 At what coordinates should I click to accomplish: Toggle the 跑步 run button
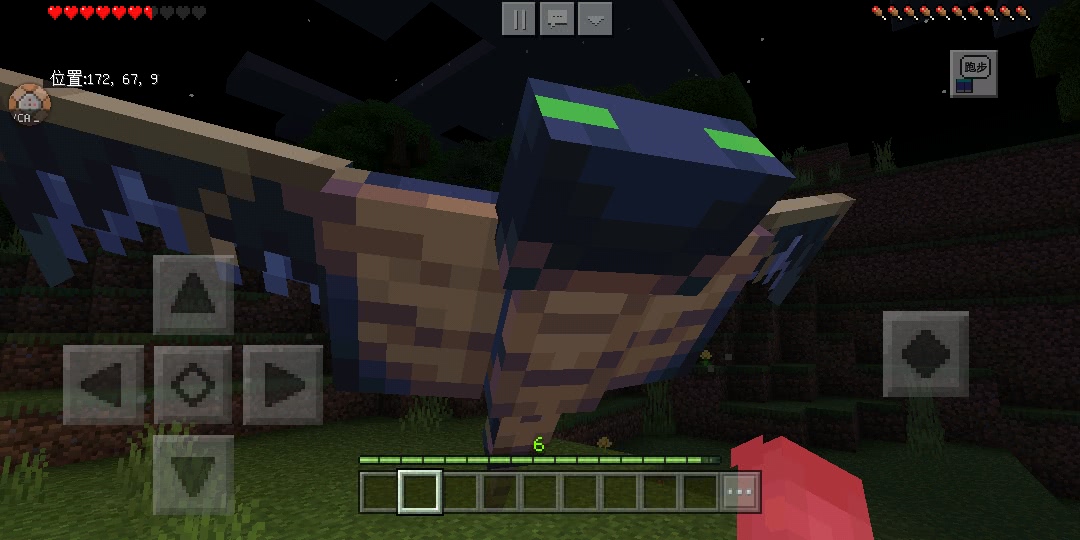click(x=973, y=73)
